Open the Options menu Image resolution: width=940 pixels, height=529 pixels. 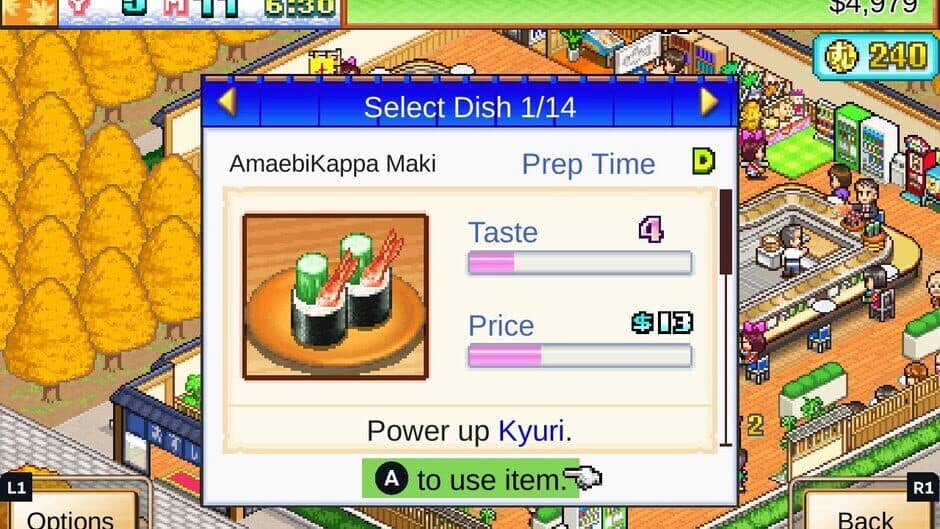pyautogui.click(x=70, y=516)
